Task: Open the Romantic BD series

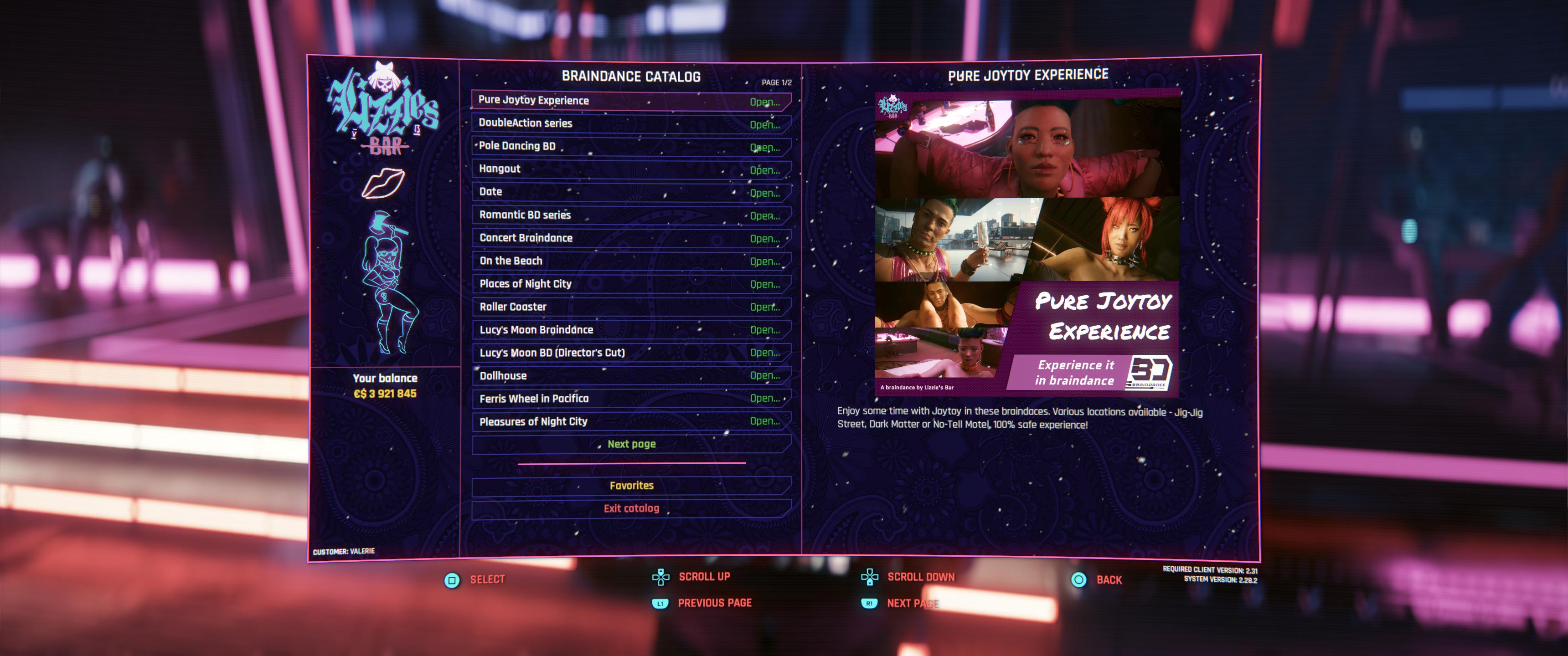Action: (630, 215)
